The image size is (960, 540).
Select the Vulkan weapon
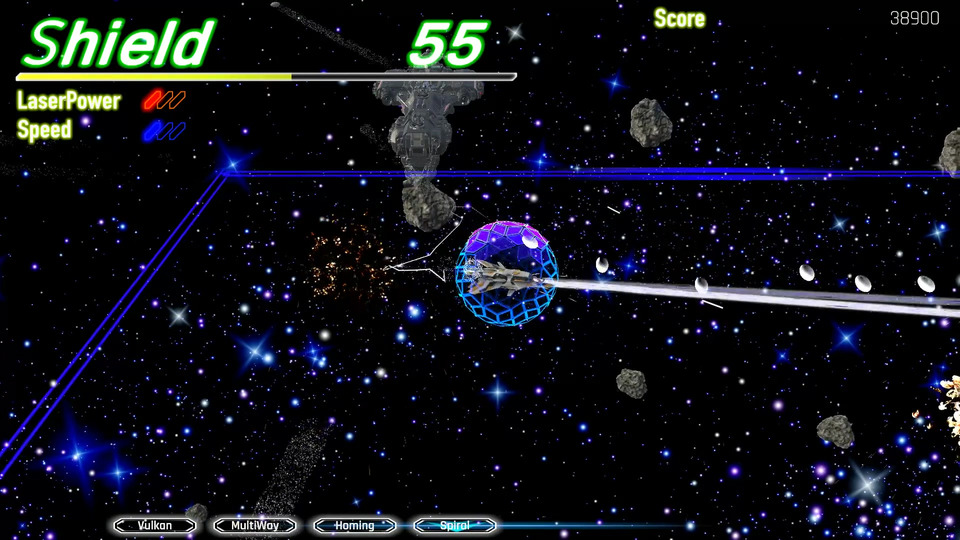tap(155, 525)
